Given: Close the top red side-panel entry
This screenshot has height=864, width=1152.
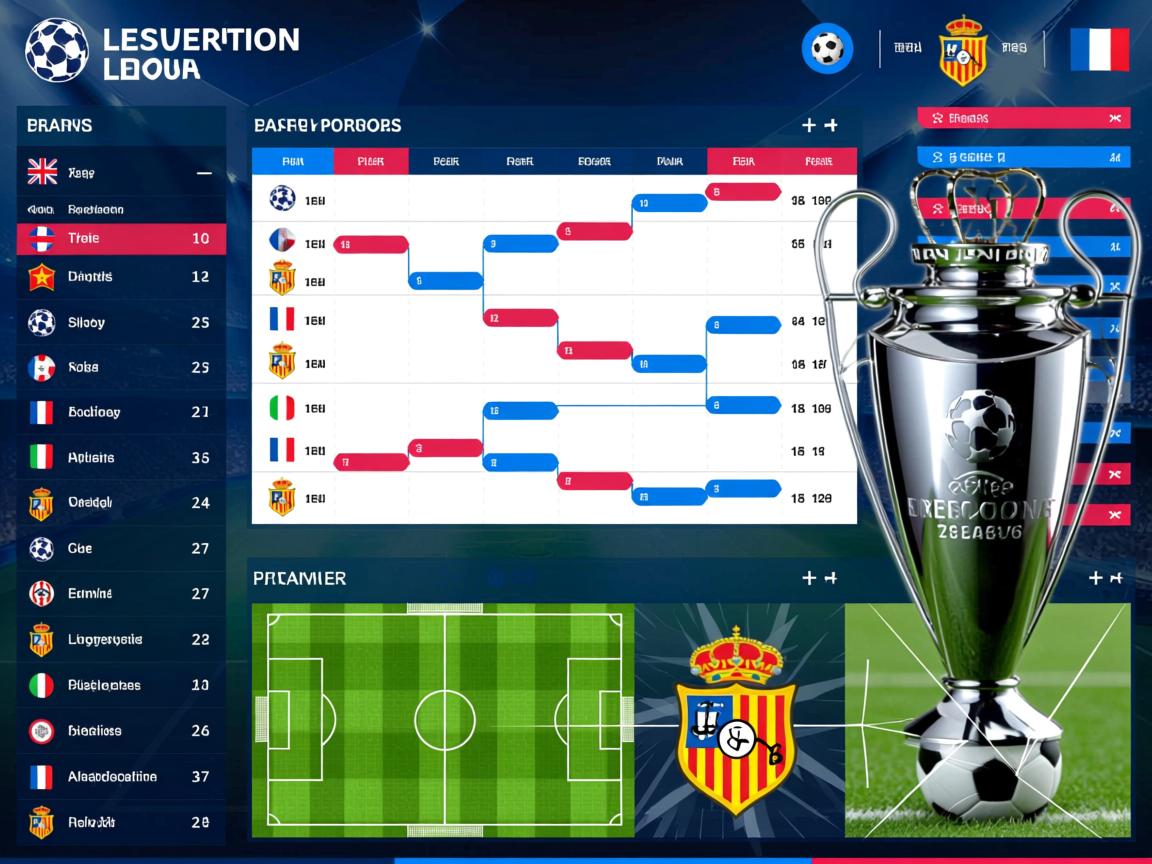Looking at the screenshot, I should tap(1114, 118).
